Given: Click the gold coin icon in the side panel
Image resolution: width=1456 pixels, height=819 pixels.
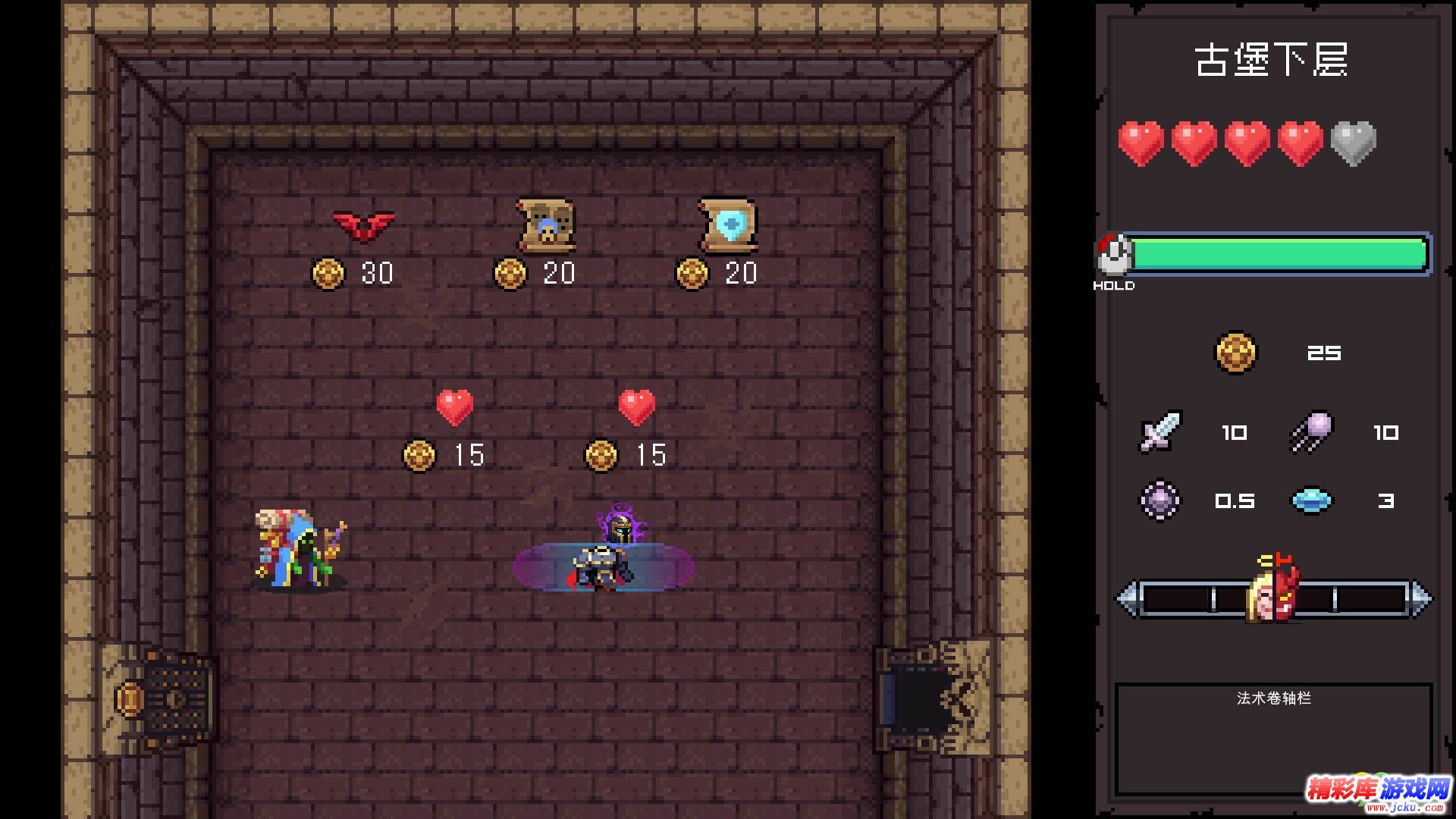Looking at the screenshot, I should 1235,353.
